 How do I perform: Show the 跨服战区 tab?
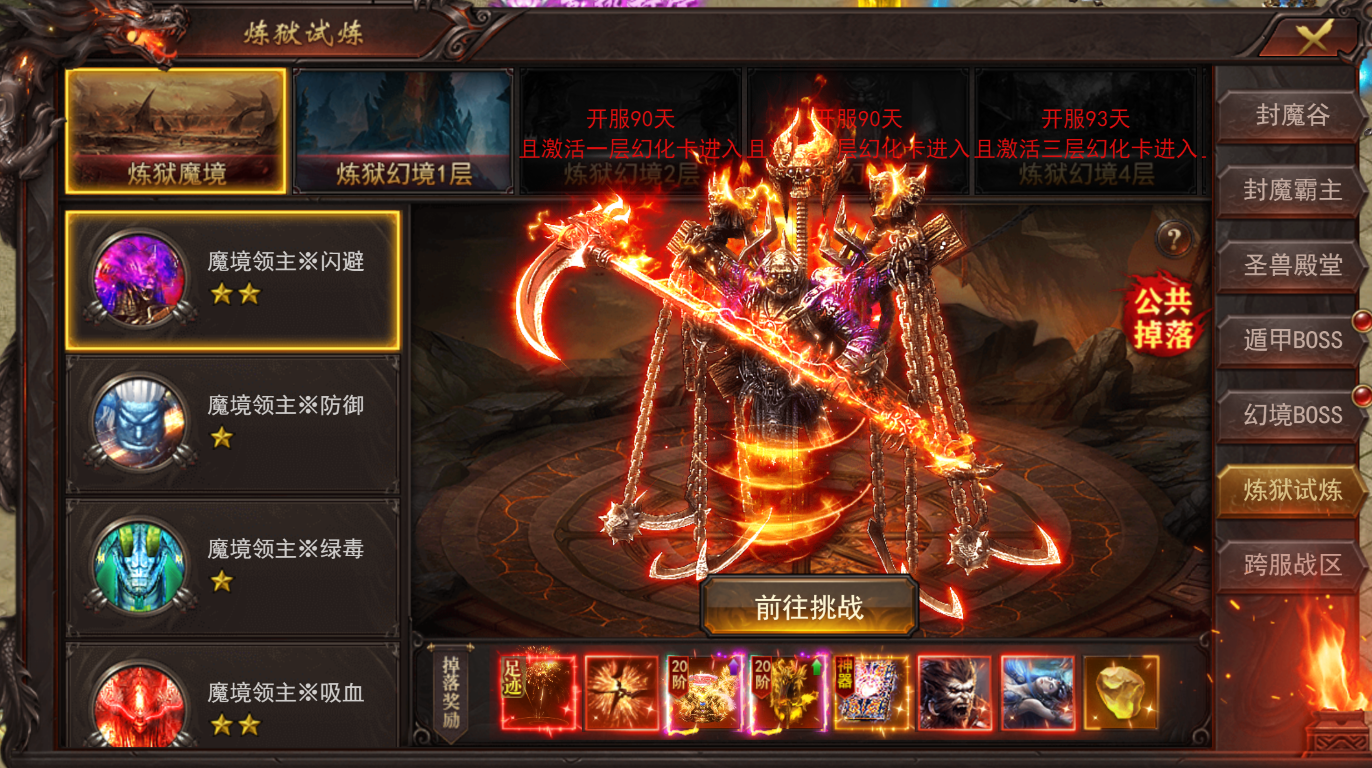1291,565
